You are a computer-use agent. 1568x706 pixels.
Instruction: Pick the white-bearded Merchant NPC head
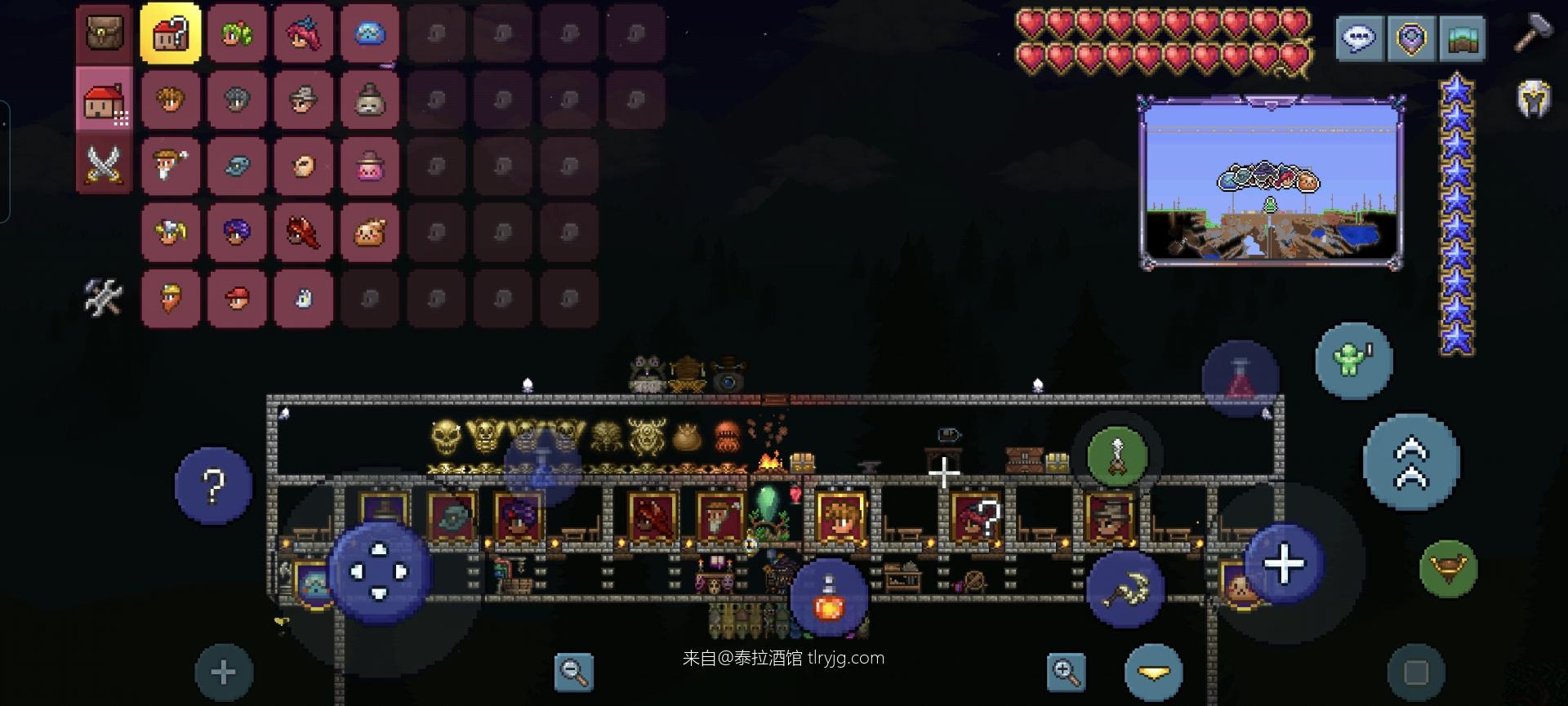coord(170,166)
